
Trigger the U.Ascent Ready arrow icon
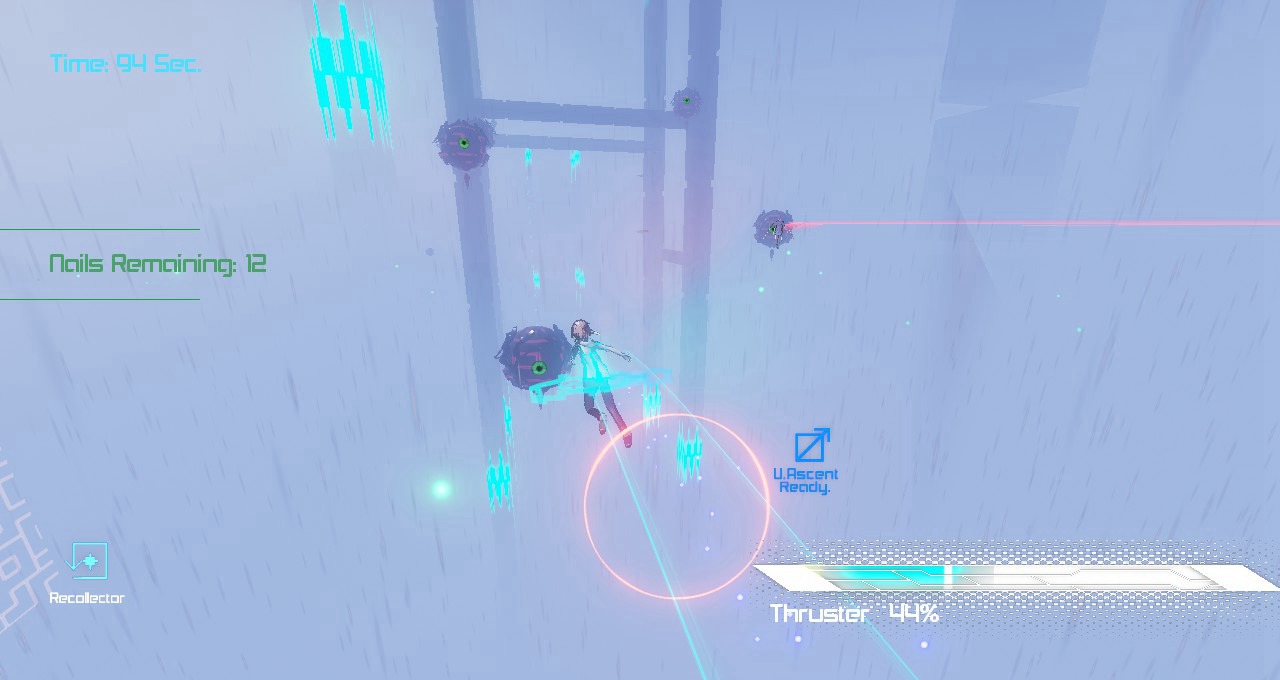[811, 445]
